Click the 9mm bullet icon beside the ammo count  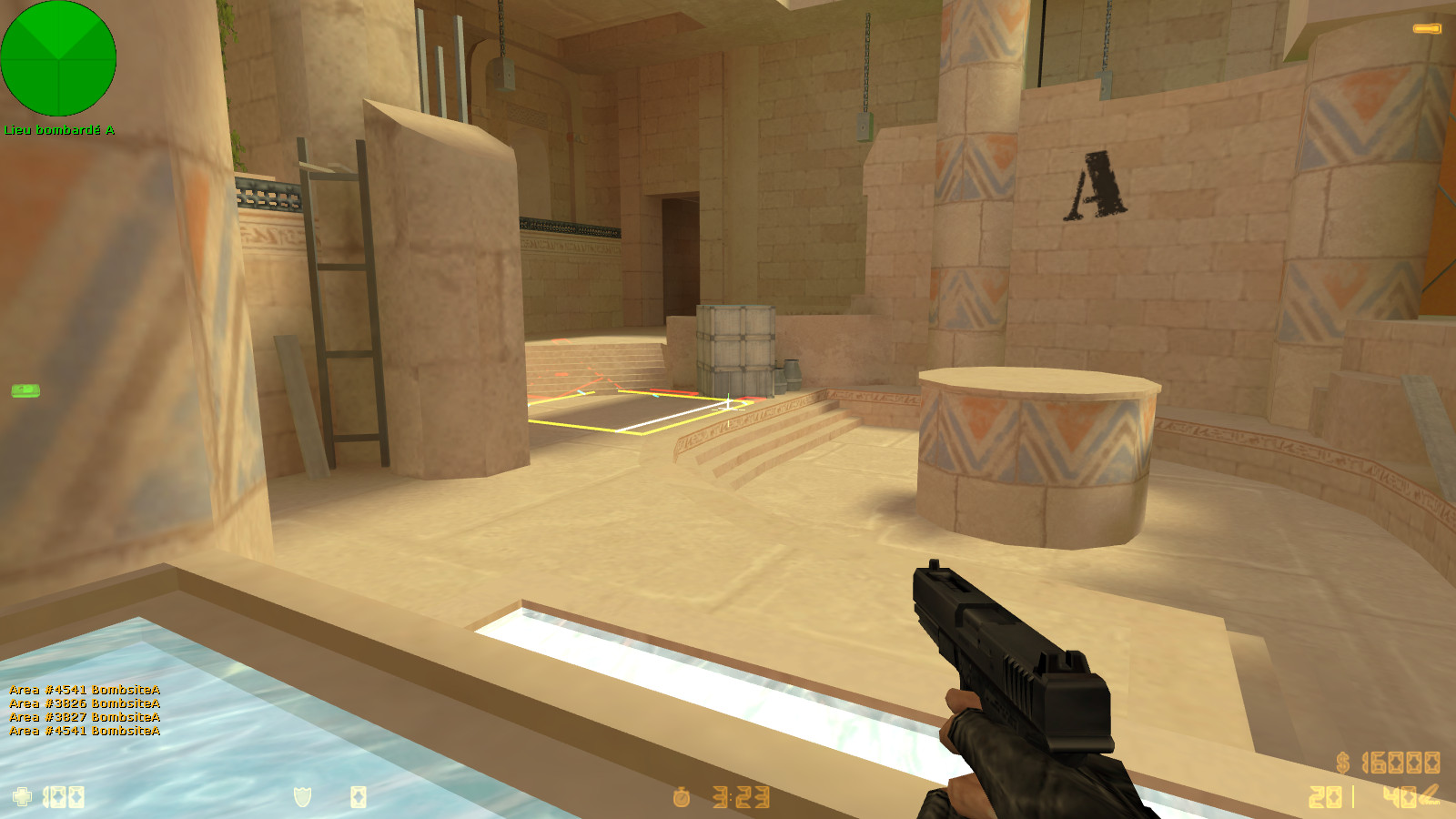click(1430, 794)
